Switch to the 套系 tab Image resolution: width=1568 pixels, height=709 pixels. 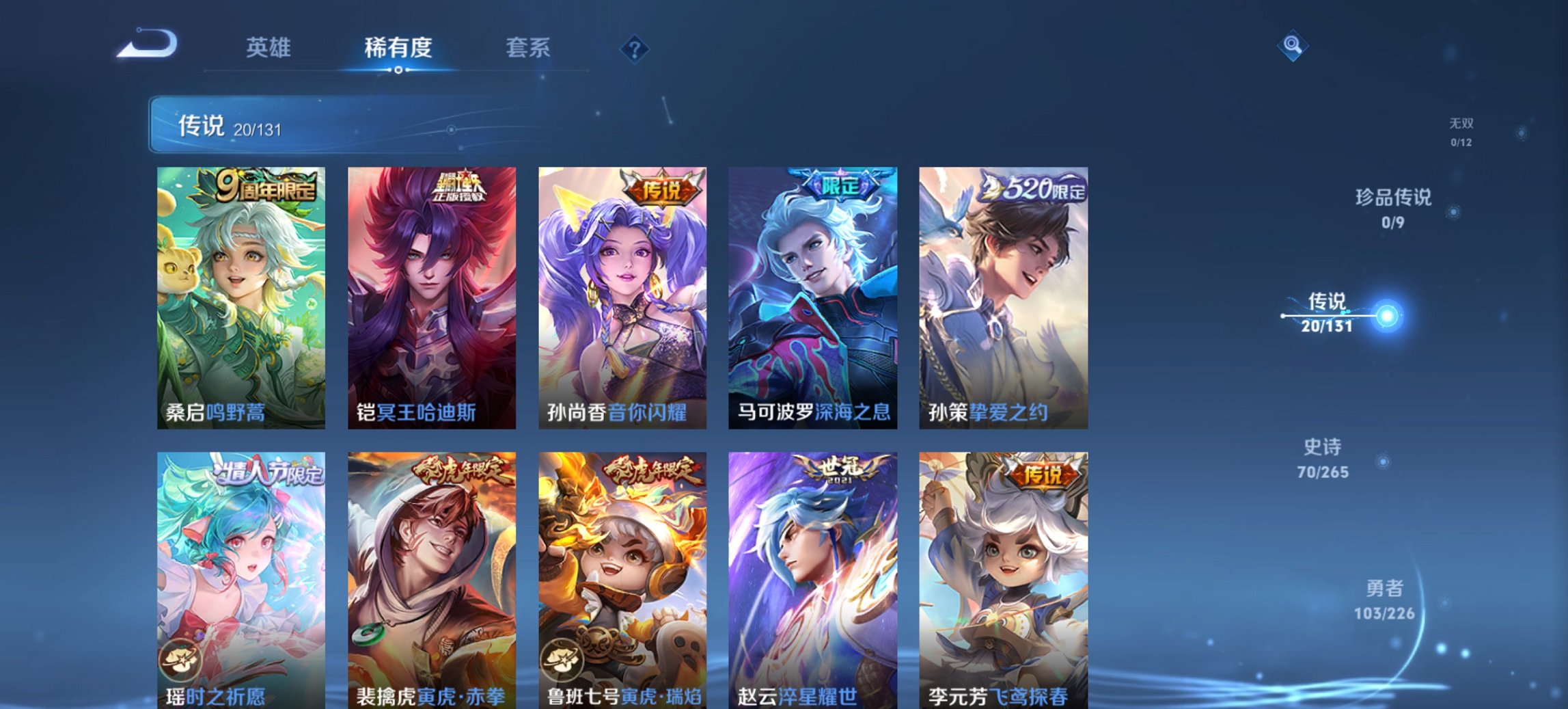click(528, 48)
